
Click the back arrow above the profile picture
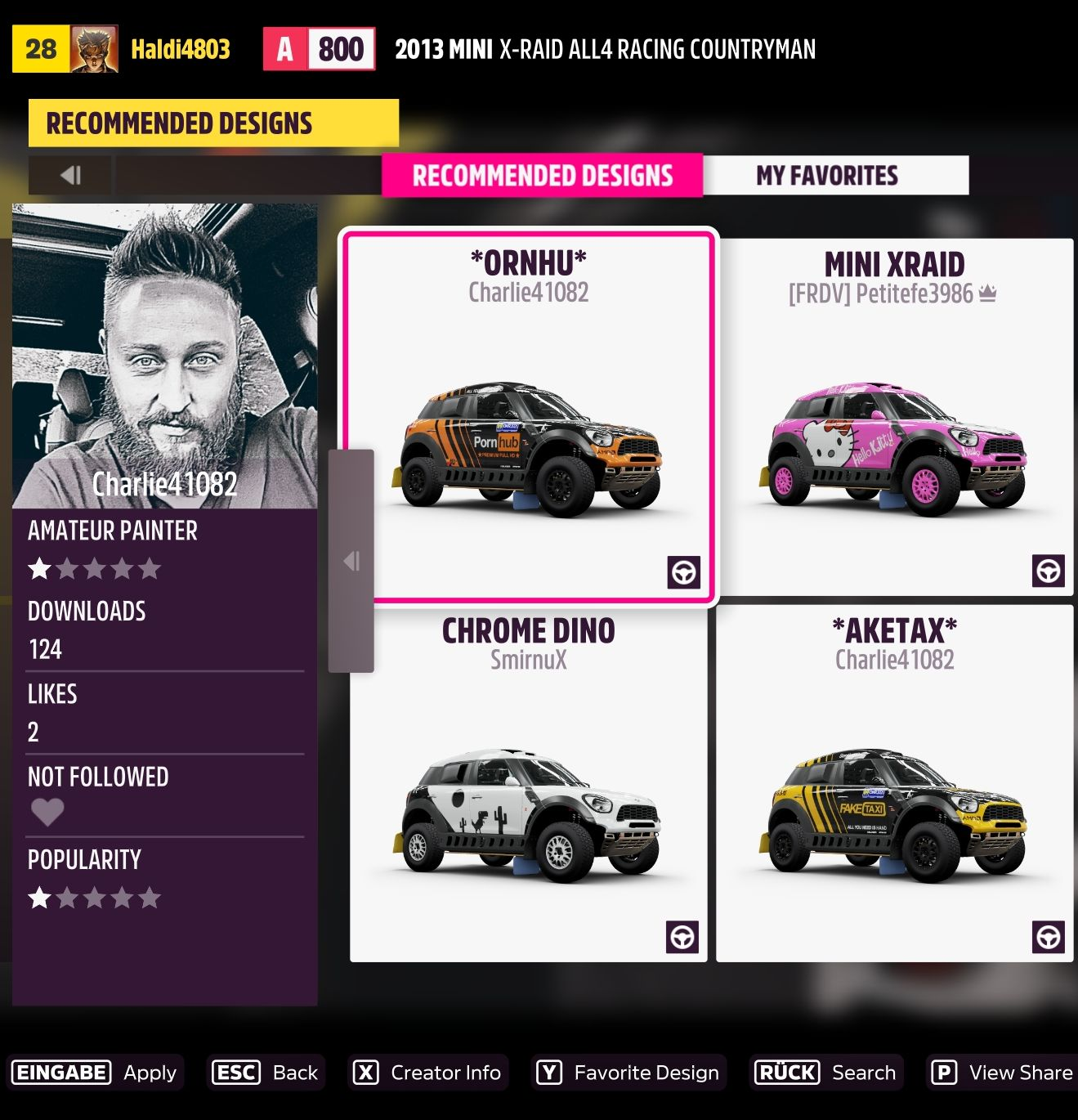point(72,175)
